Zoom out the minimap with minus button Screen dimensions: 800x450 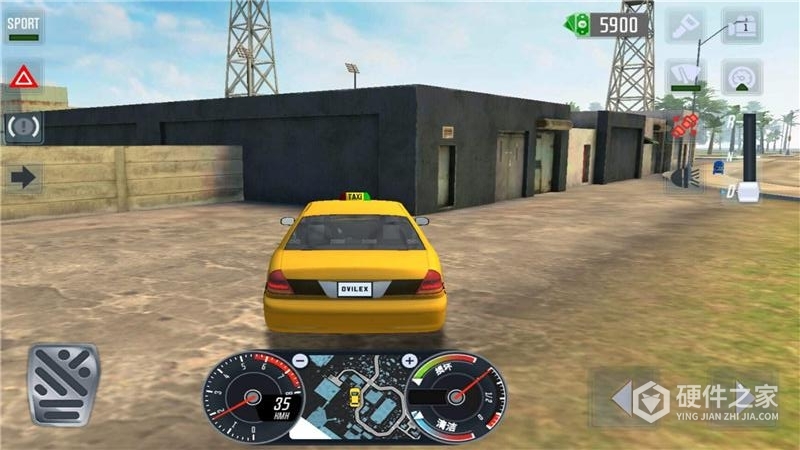[299, 360]
